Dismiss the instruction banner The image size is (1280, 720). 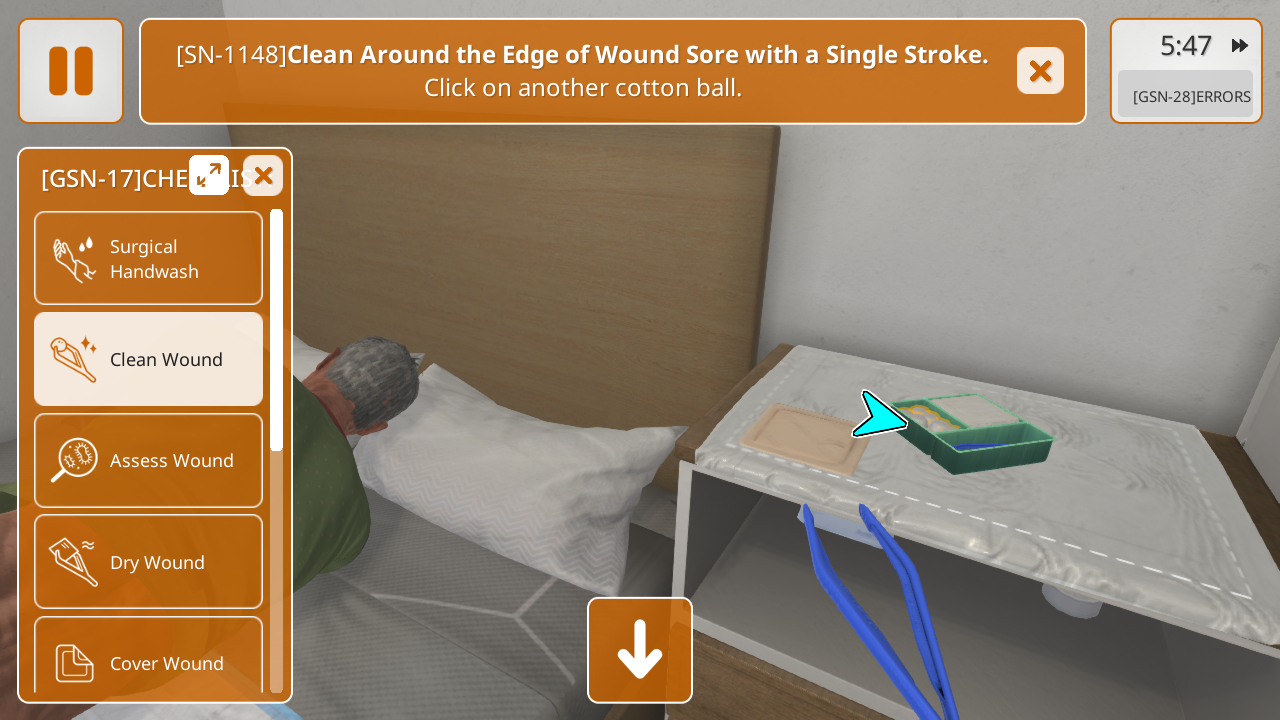pos(1040,71)
